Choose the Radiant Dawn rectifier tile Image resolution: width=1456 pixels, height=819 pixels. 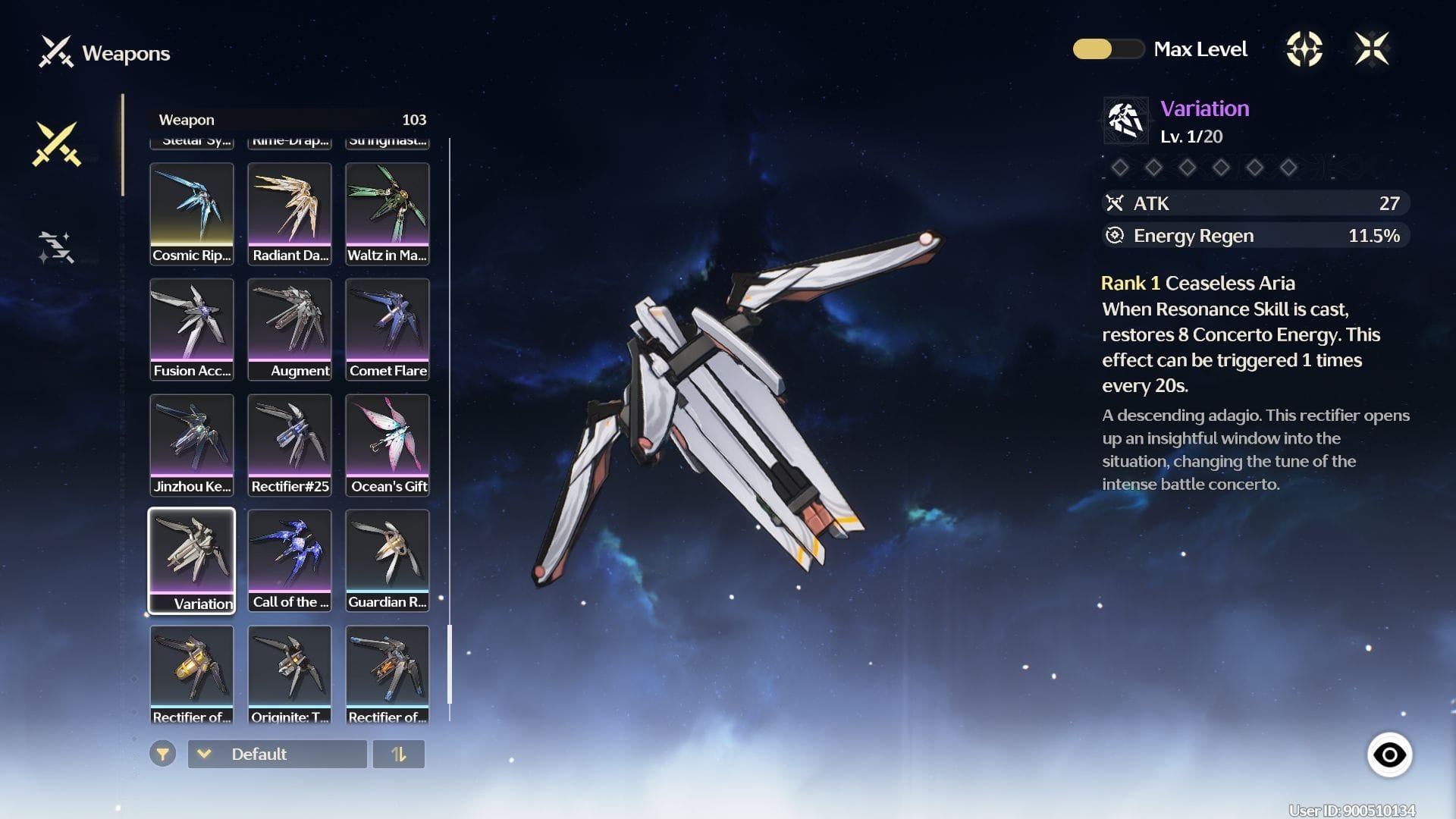coord(290,214)
